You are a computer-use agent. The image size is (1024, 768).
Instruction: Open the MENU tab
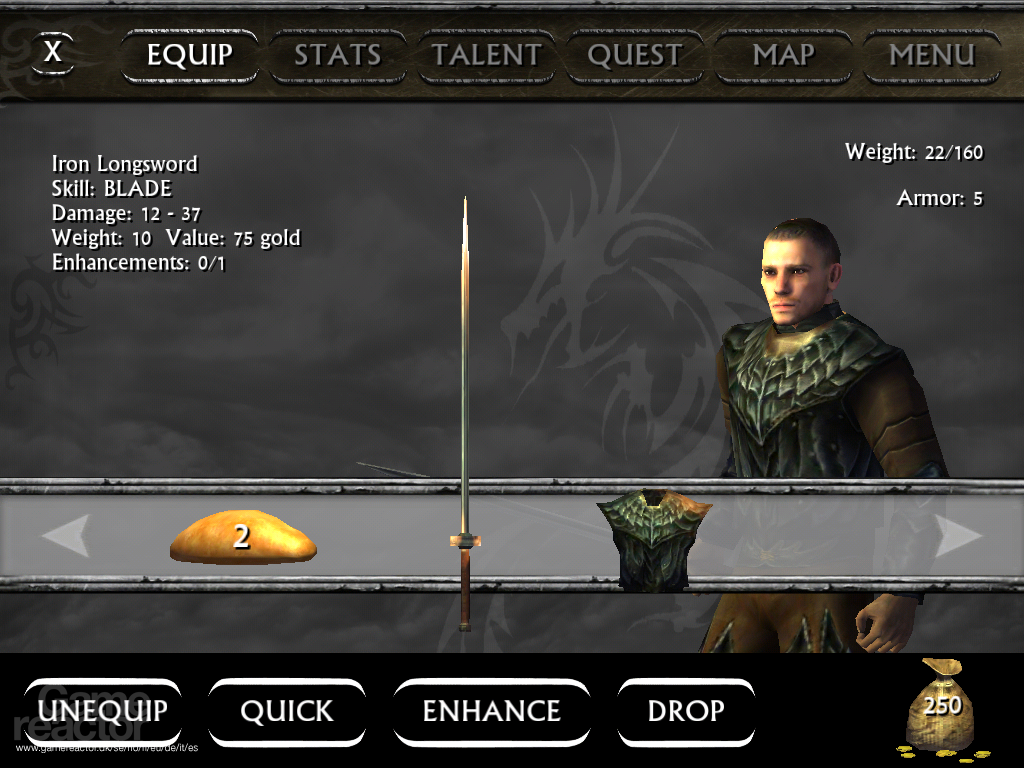[931, 56]
